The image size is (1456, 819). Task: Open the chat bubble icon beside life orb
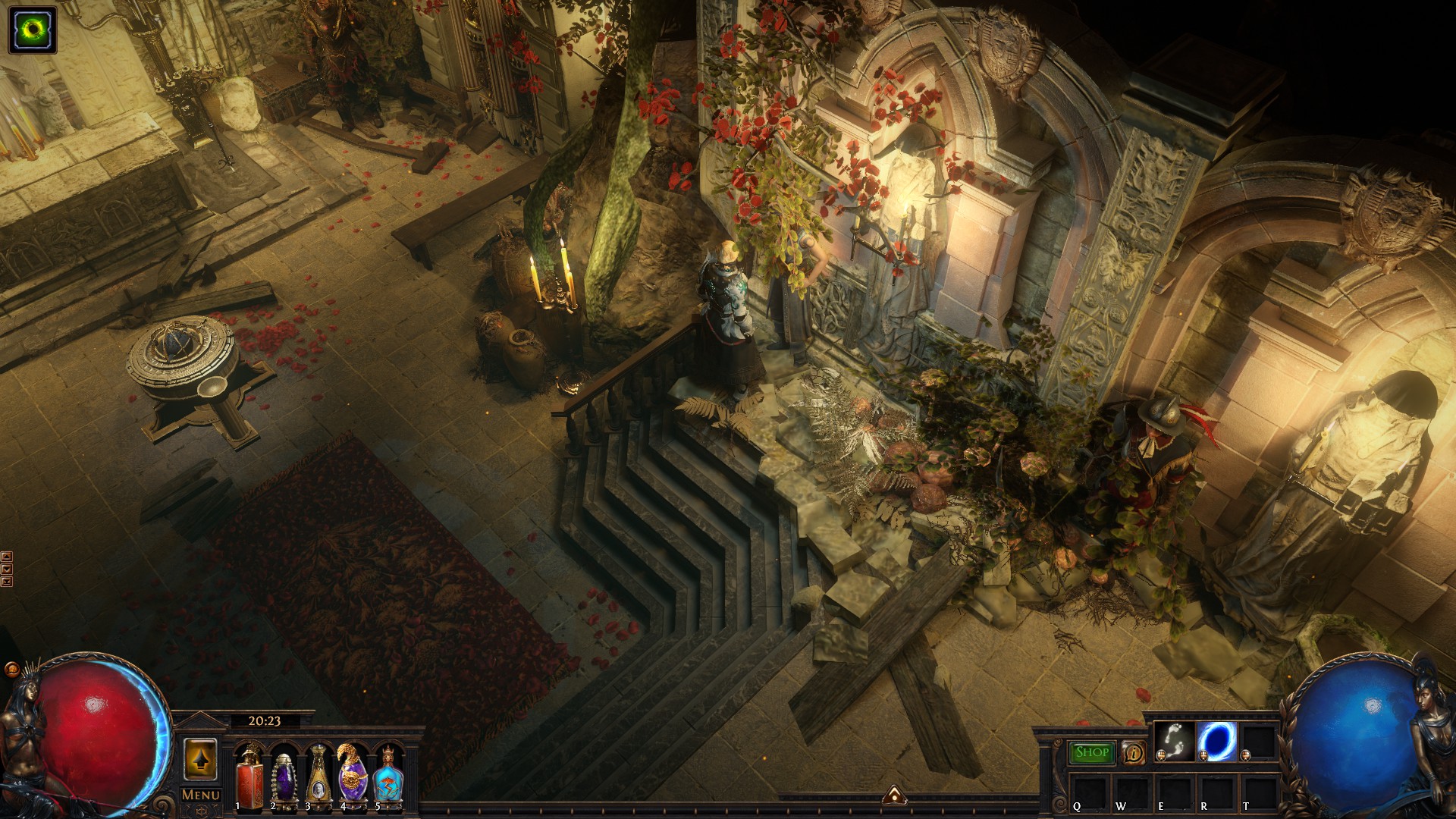pos(12,670)
